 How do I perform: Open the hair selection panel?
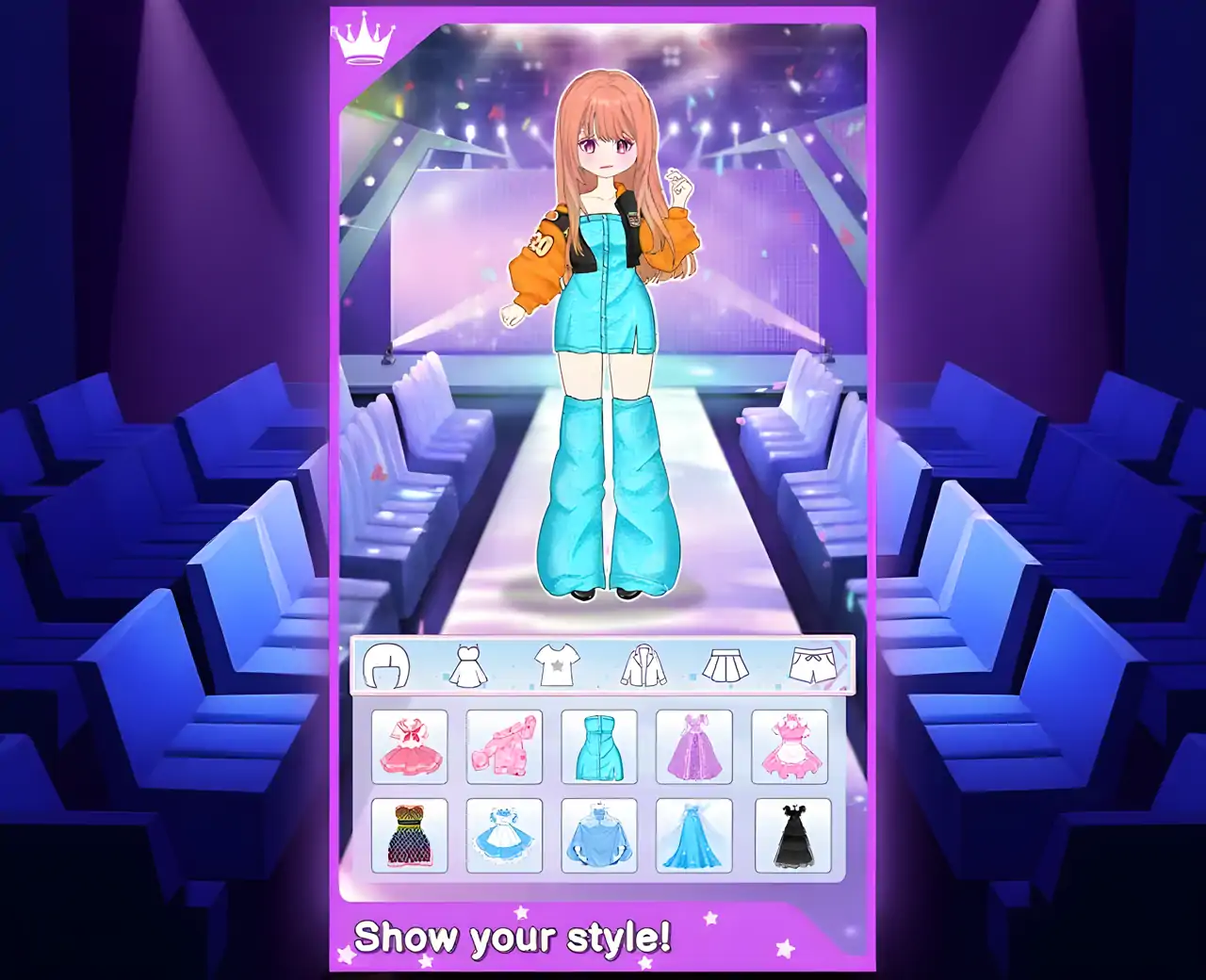tap(386, 664)
